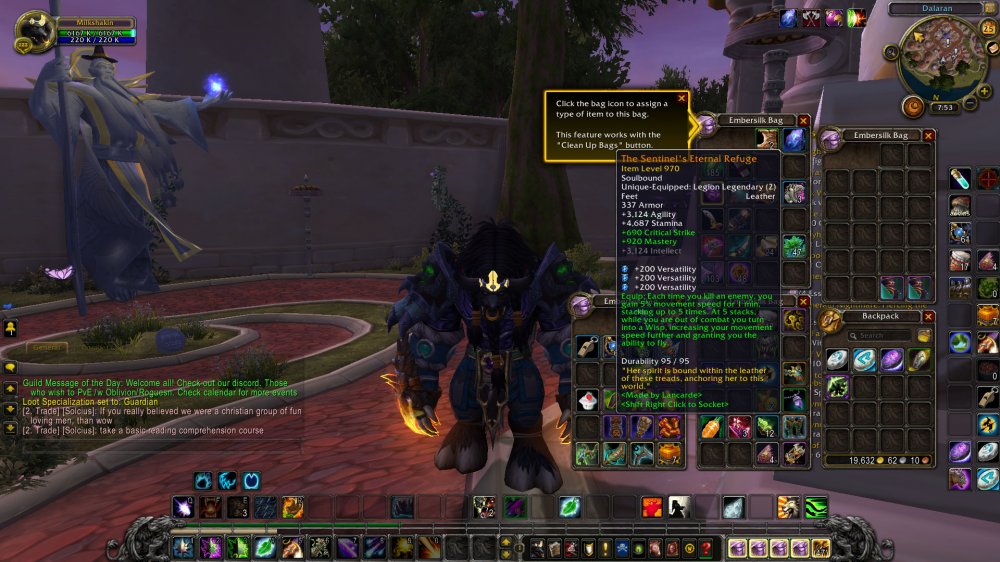This screenshot has height=562, width=1000.
Task: Activate the Clean Up Bags button
Action: click(x=924, y=336)
